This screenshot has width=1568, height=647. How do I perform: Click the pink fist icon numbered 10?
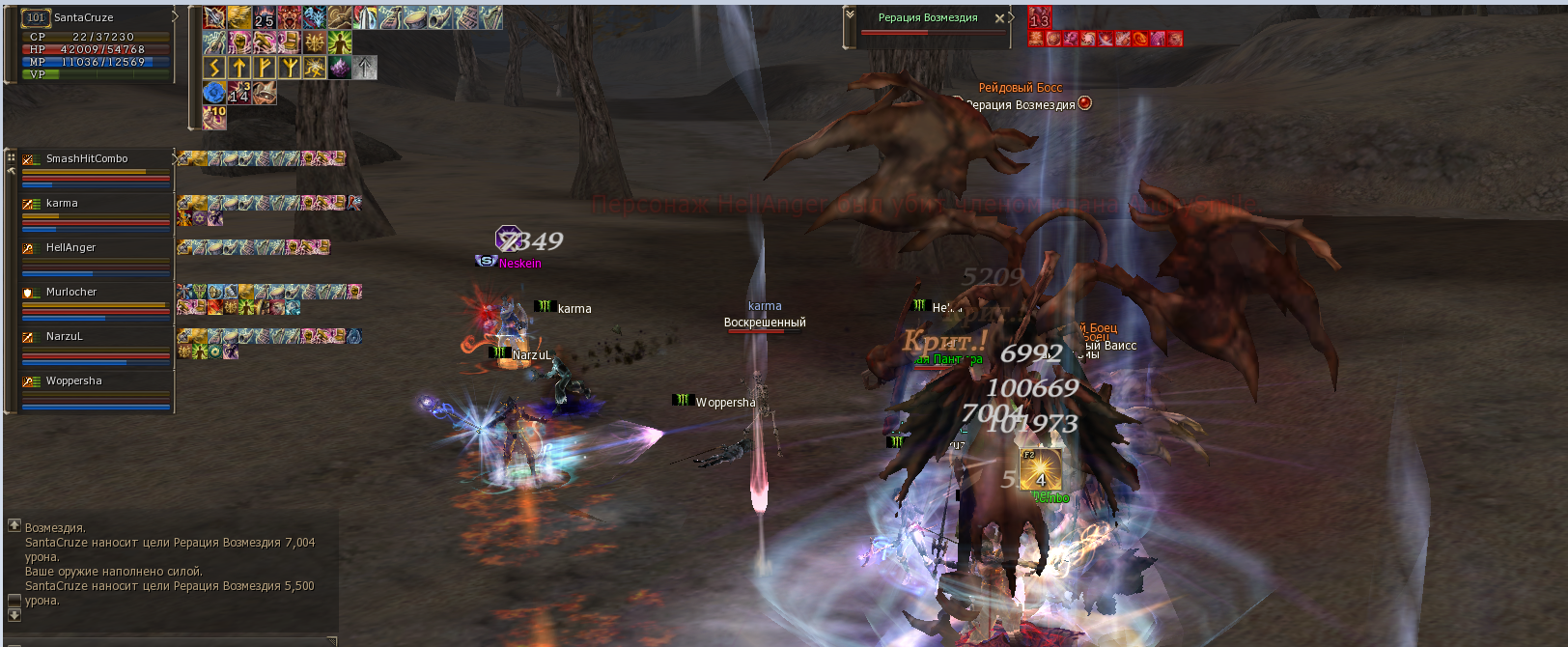214,117
